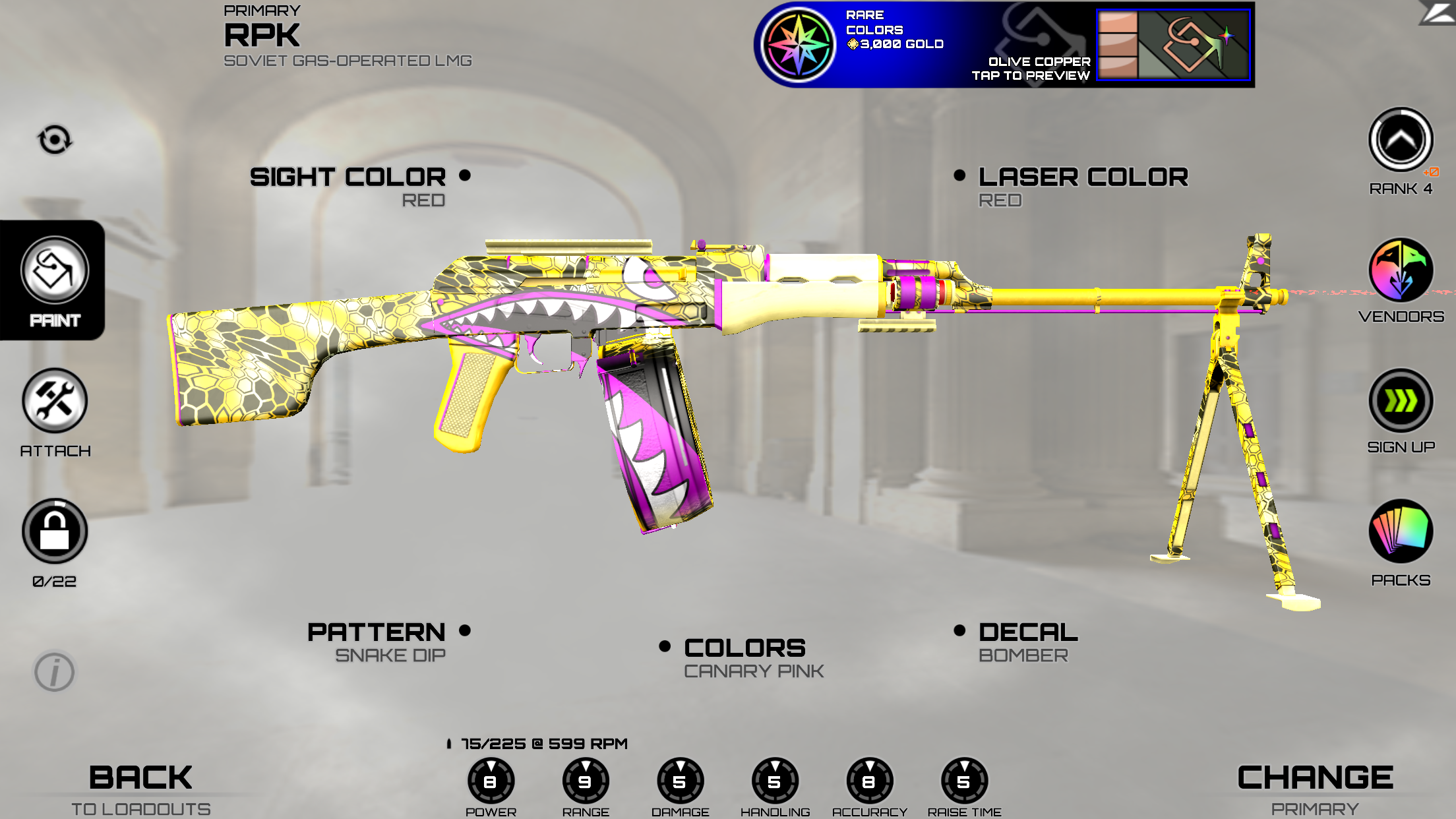Tap the rotate weapon view icon
Screen dimensions: 1456x819
(x=55, y=140)
